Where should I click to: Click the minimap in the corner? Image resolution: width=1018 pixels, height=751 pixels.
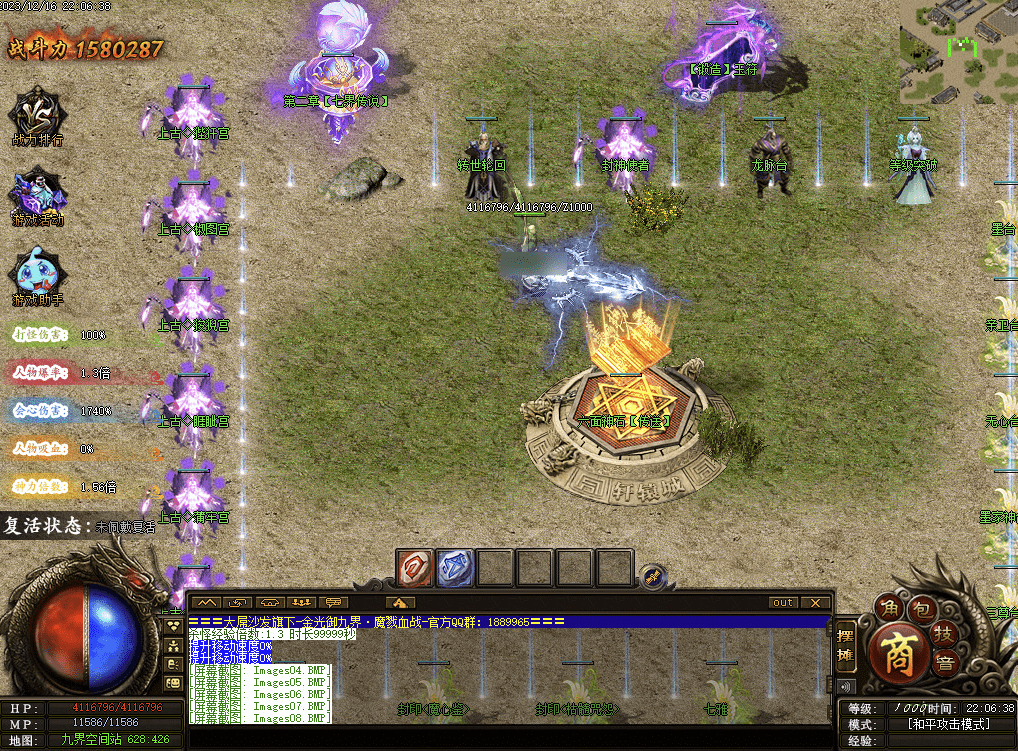[957, 53]
